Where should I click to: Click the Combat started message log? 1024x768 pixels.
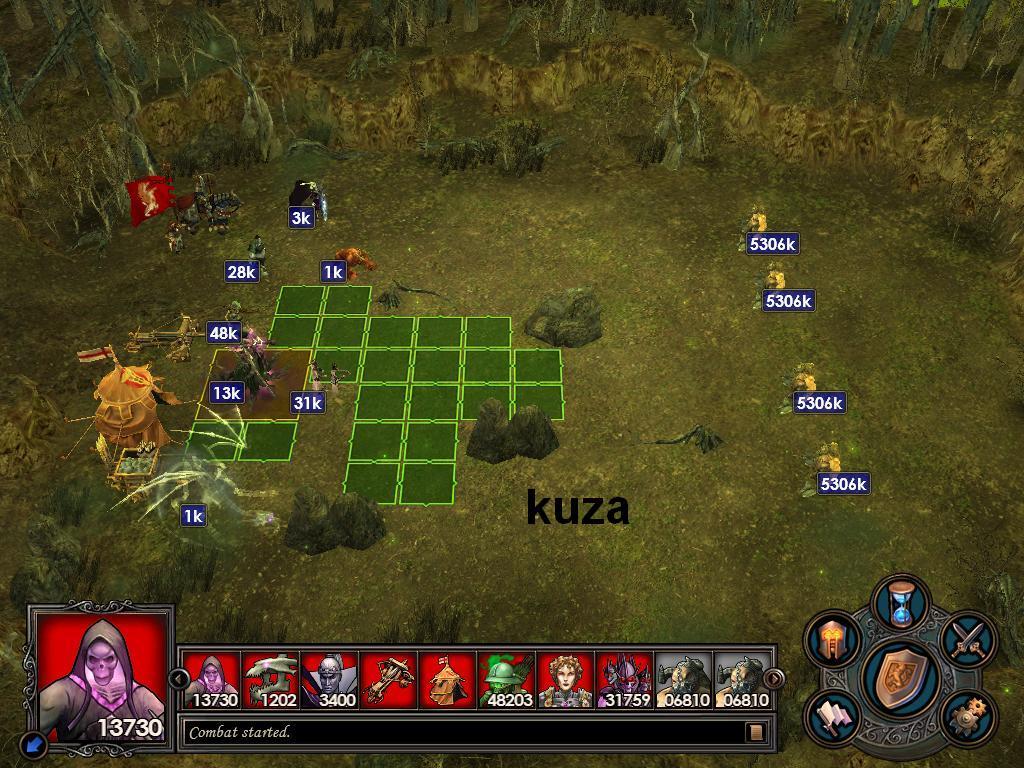460,732
